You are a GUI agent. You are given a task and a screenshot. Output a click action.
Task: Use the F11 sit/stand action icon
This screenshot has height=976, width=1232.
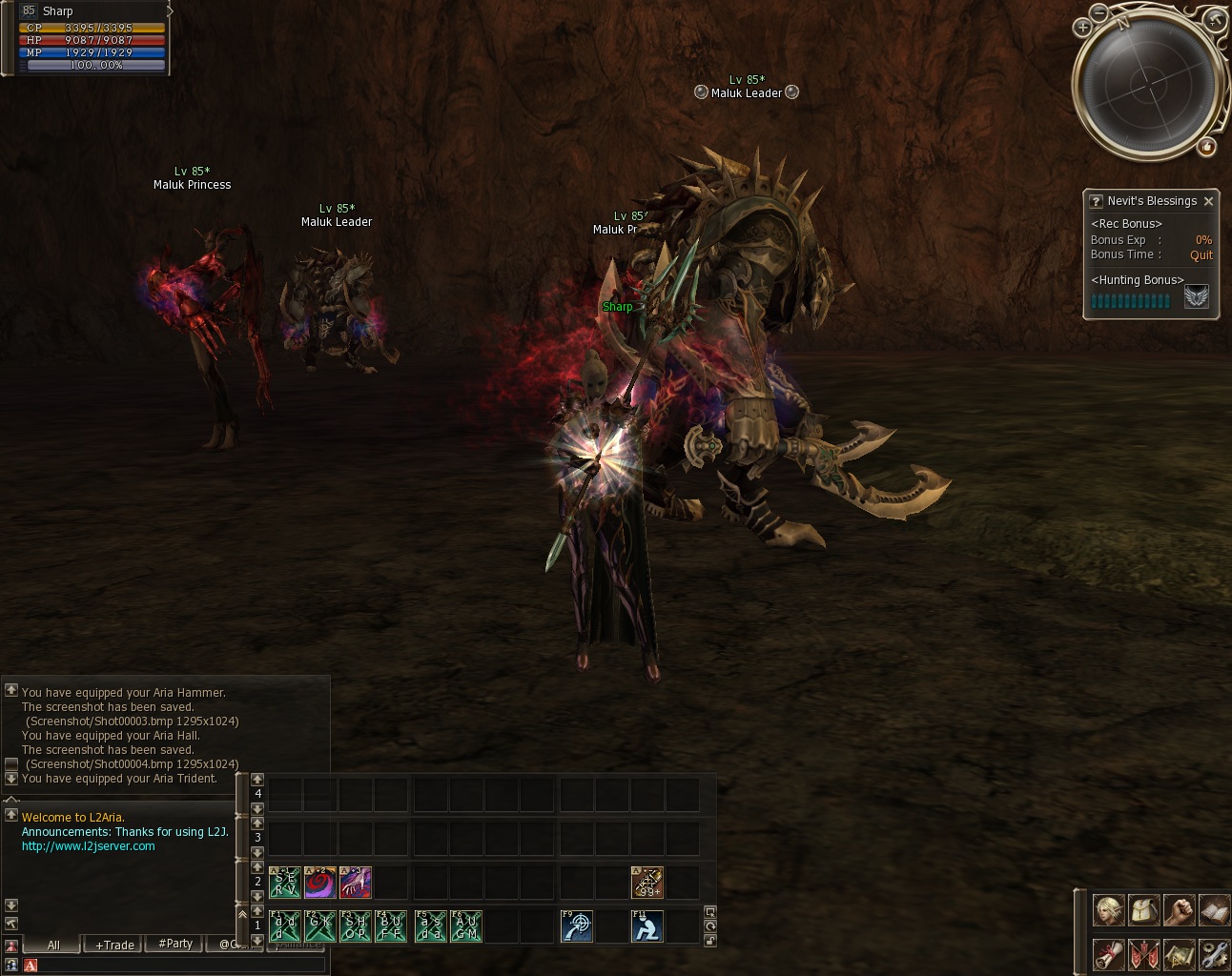647,925
